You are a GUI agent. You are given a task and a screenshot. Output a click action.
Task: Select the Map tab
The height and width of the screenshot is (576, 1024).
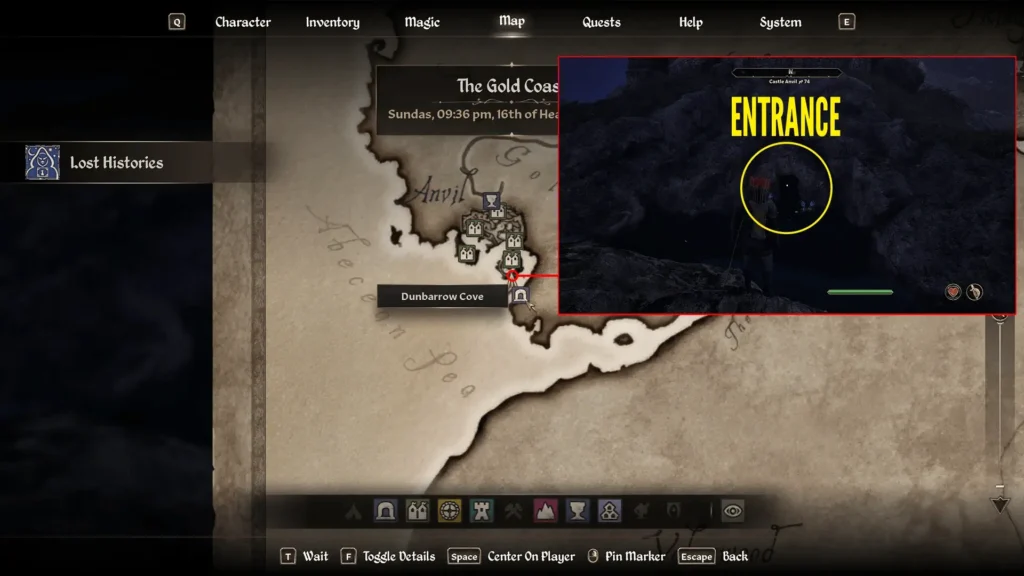[x=511, y=21]
